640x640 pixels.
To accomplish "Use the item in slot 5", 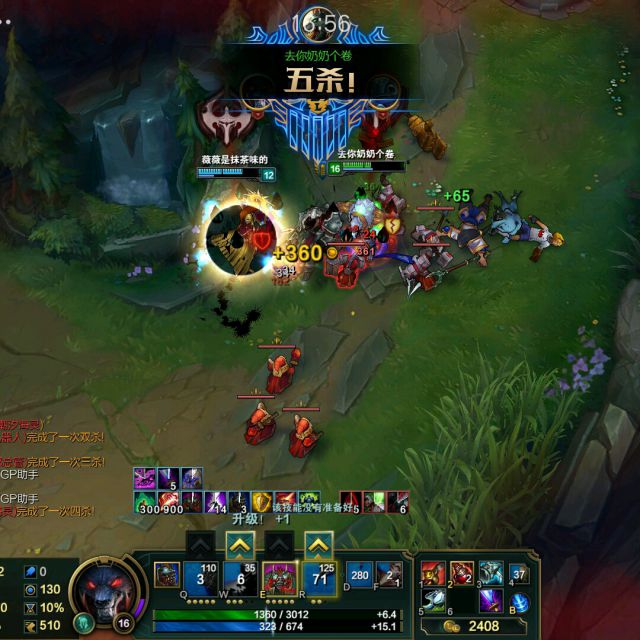I will pyautogui.click(x=433, y=600).
